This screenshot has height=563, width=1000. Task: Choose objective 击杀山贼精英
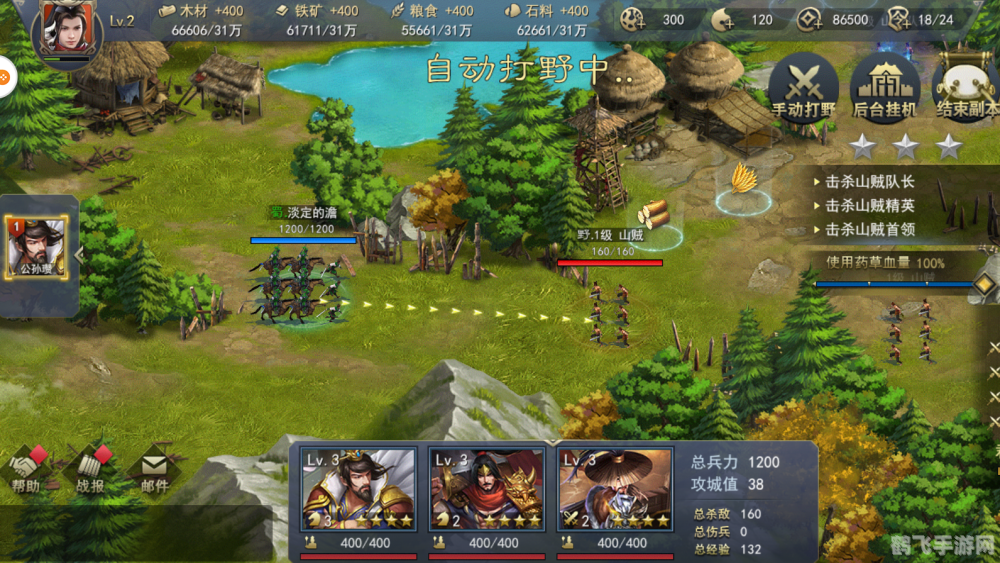(x=869, y=205)
